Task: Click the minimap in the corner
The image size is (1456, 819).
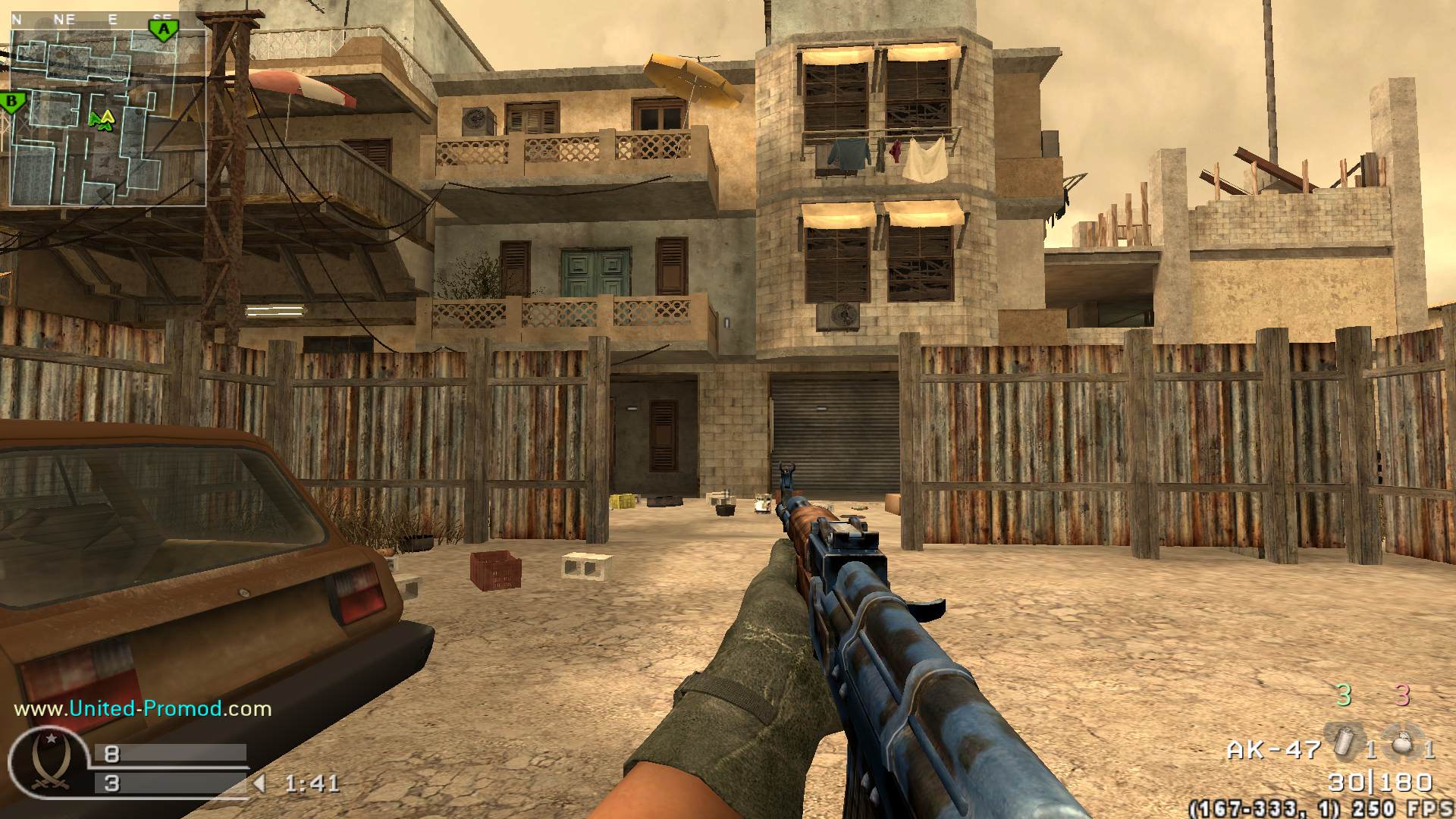Action: (108, 118)
